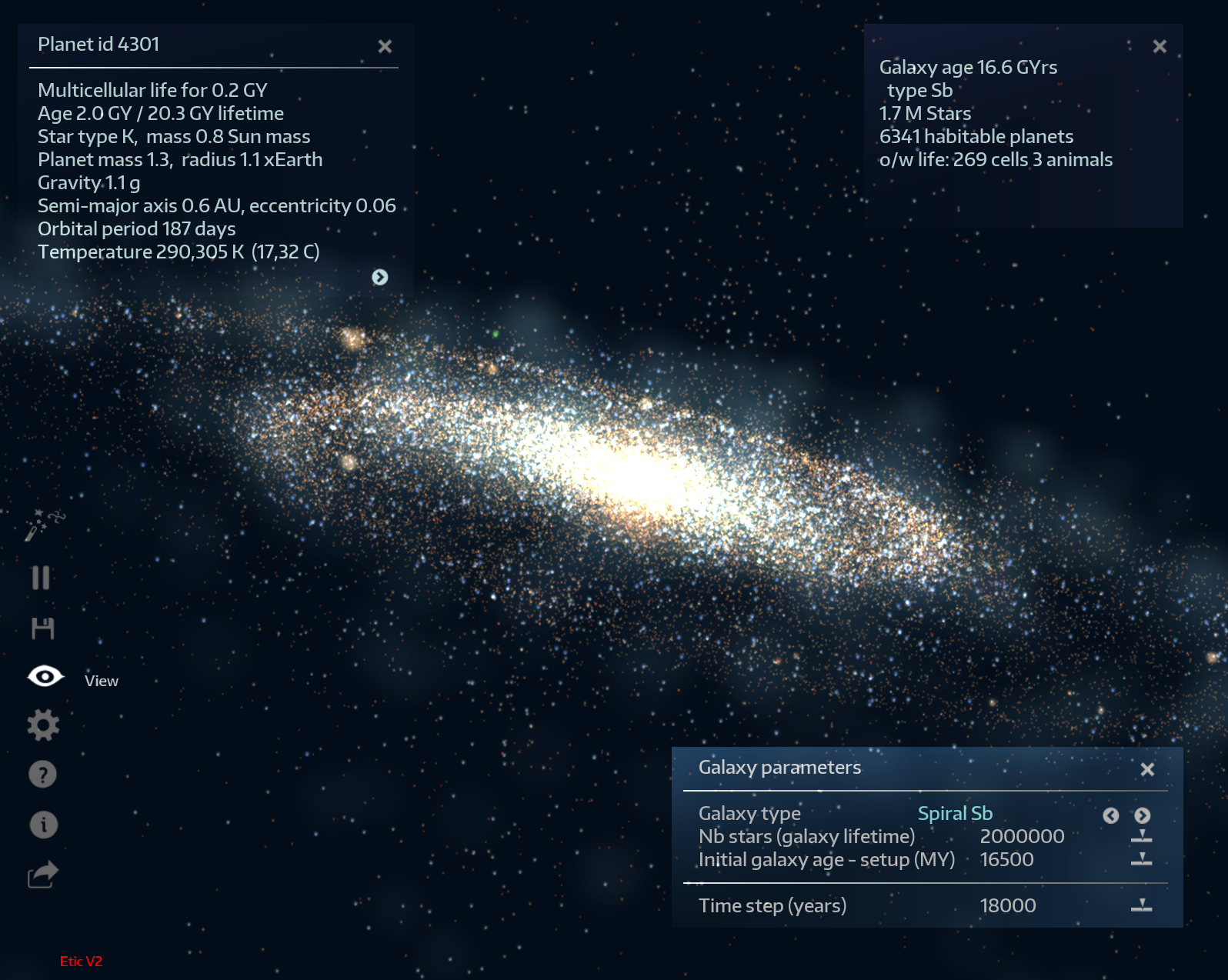Open the help question mark icon
Viewport: 1228px width, 980px height.
(x=43, y=774)
